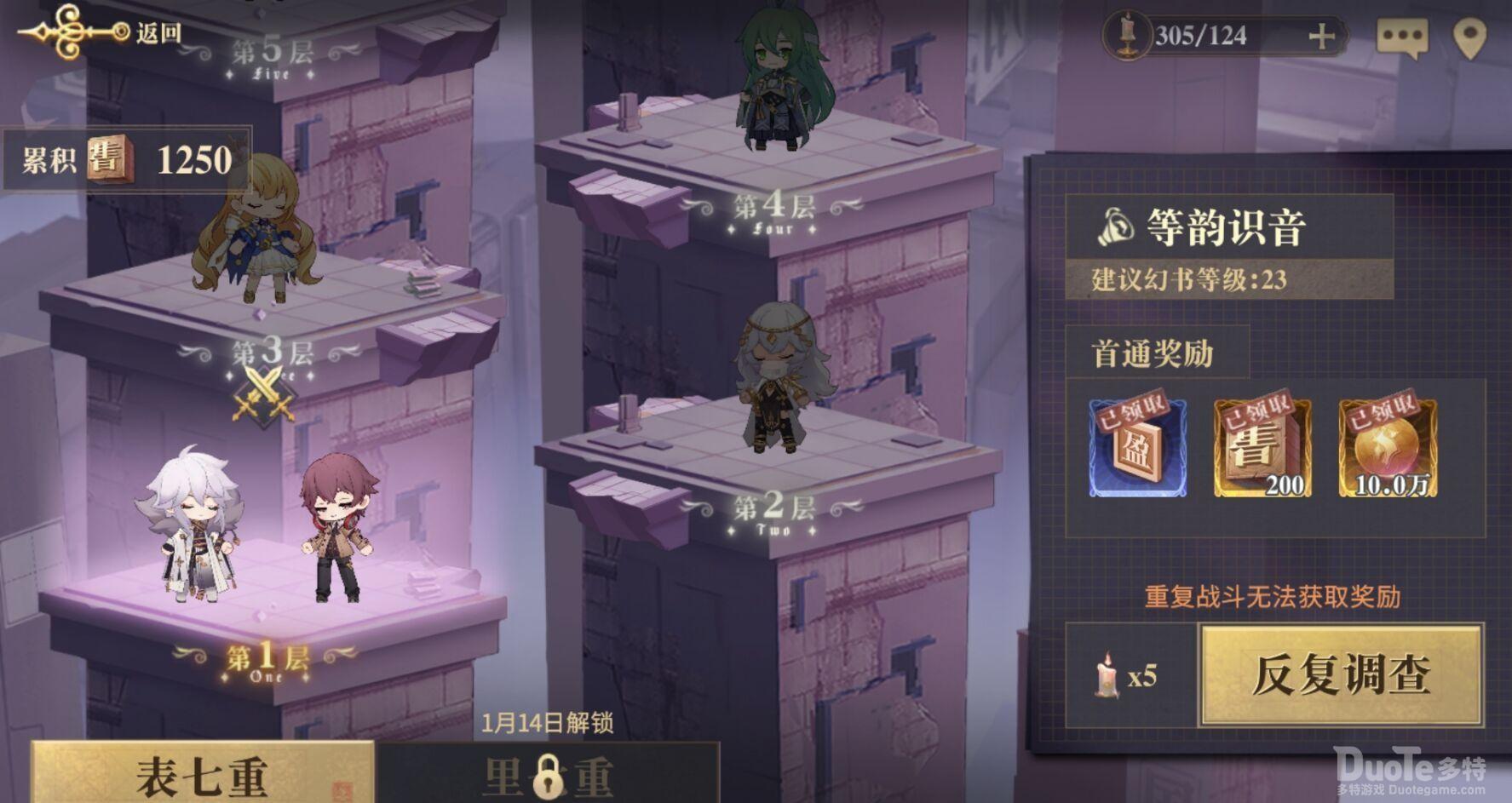Go back with the 返回 button
Image resolution: width=1512 pixels, height=803 pixels.
(102, 32)
